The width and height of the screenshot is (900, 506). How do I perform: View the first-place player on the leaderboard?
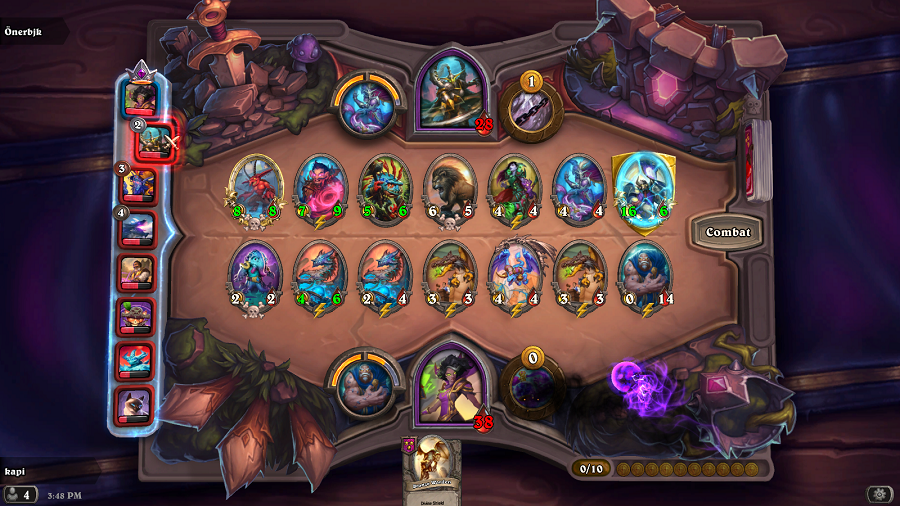(139, 98)
